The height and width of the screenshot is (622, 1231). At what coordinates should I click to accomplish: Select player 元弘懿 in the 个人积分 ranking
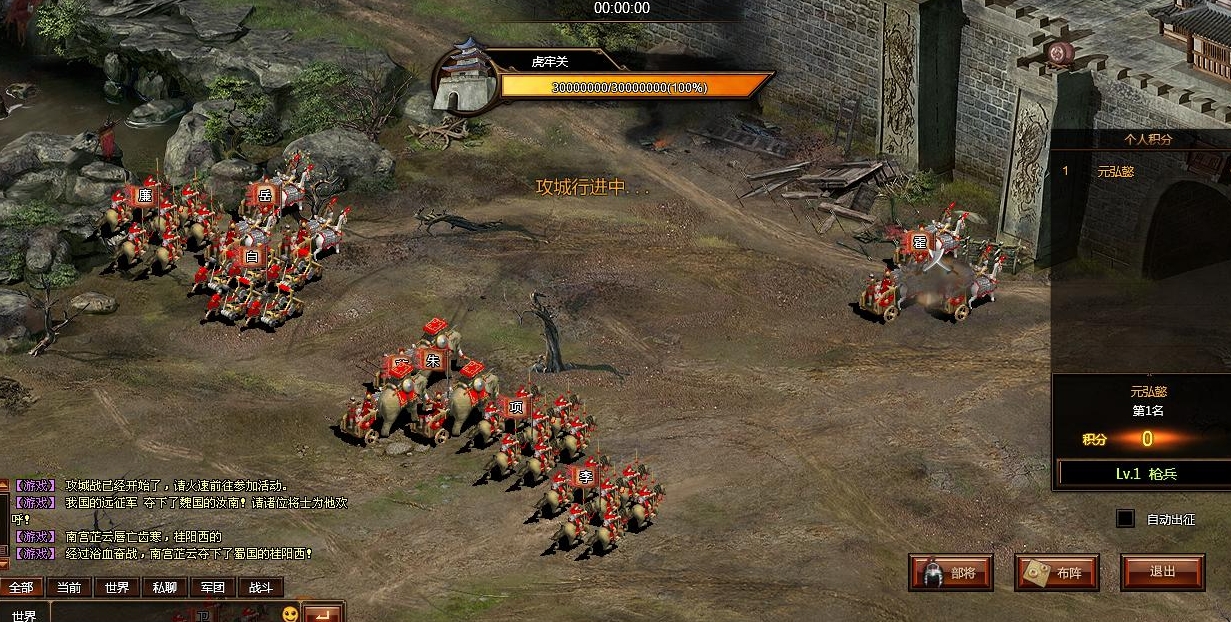click(1115, 171)
